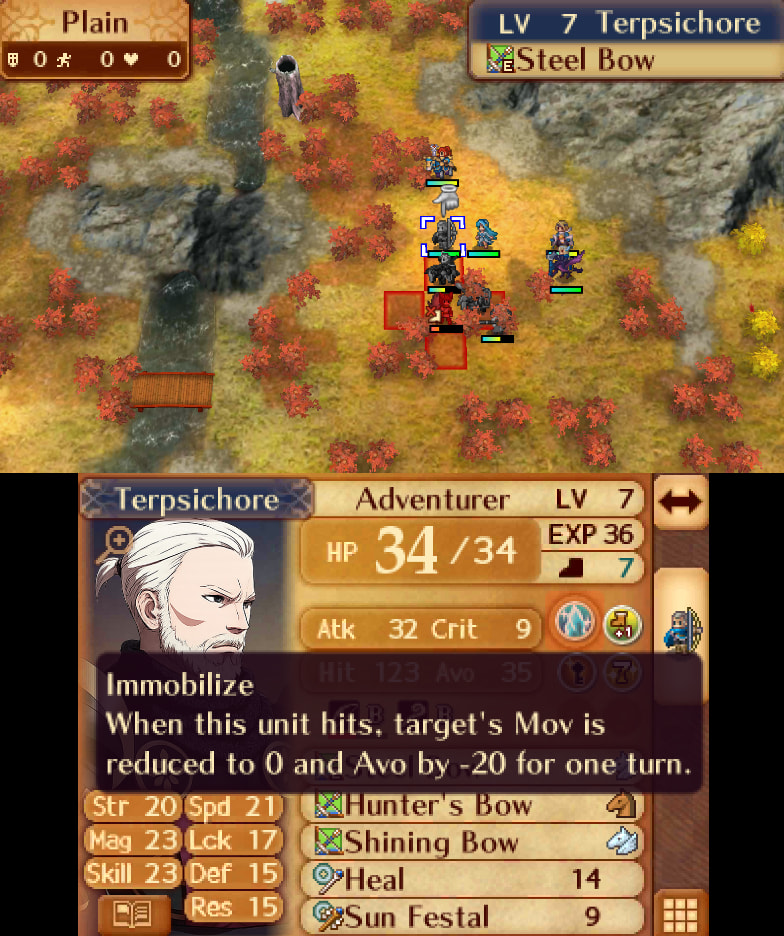Select the Hunter's Bow item row
The height and width of the screenshot is (936, 784).
click(x=472, y=805)
